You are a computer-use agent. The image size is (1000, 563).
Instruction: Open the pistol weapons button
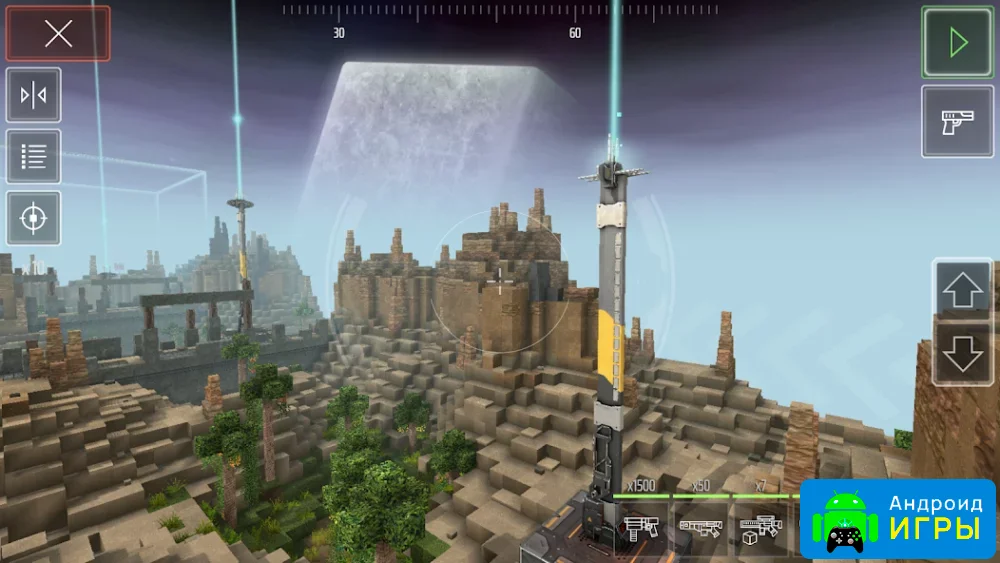click(957, 121)
